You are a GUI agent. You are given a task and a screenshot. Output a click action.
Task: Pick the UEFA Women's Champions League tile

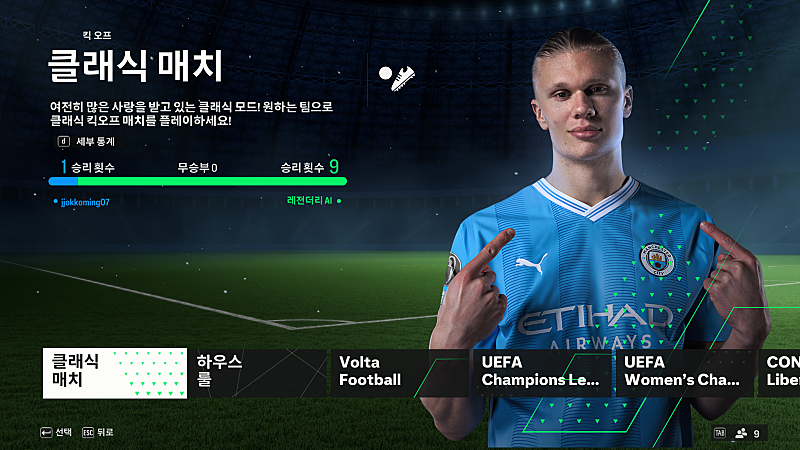click(685, 372)
